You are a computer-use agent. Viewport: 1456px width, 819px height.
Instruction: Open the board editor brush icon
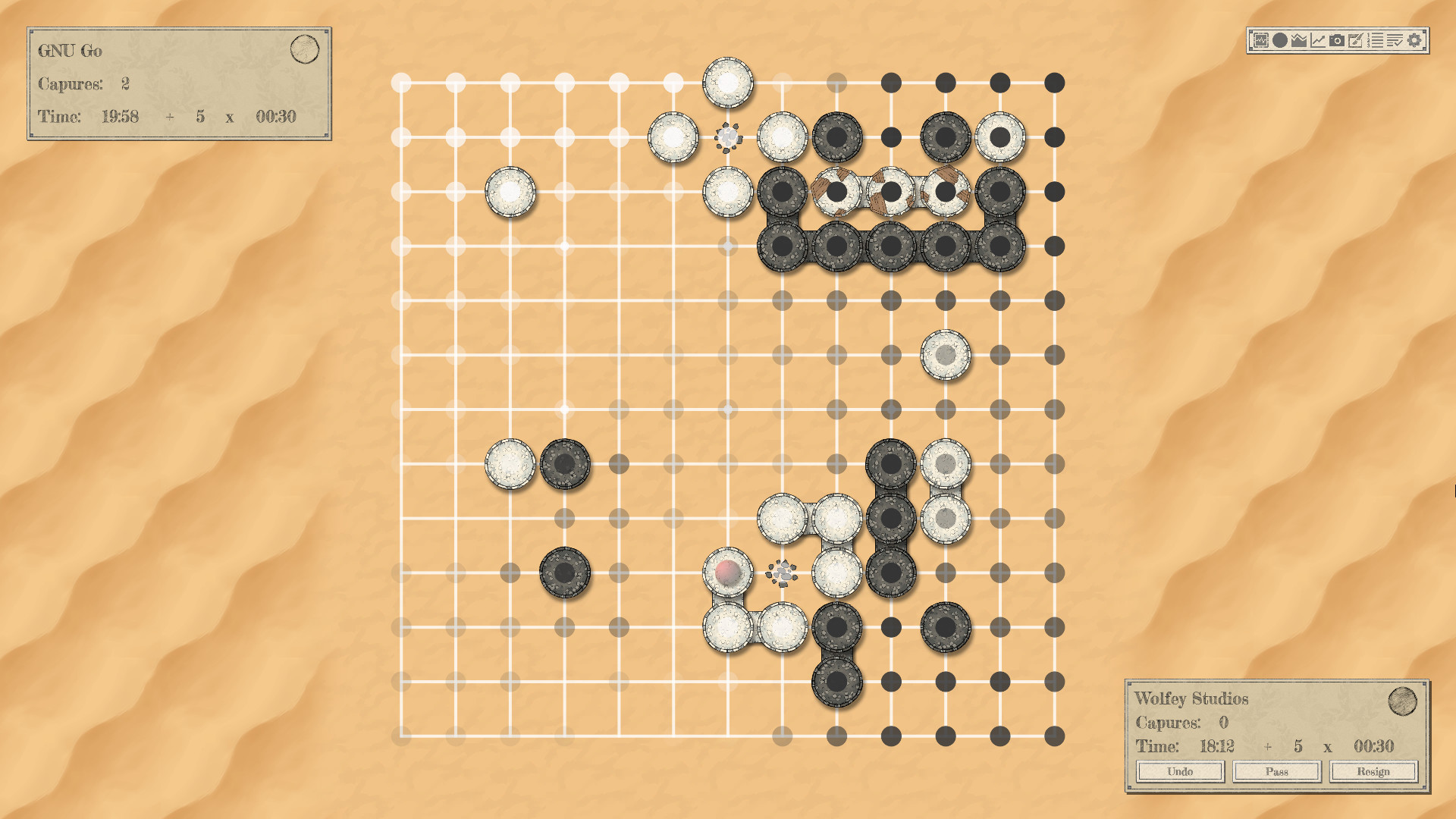point(1356,40)
